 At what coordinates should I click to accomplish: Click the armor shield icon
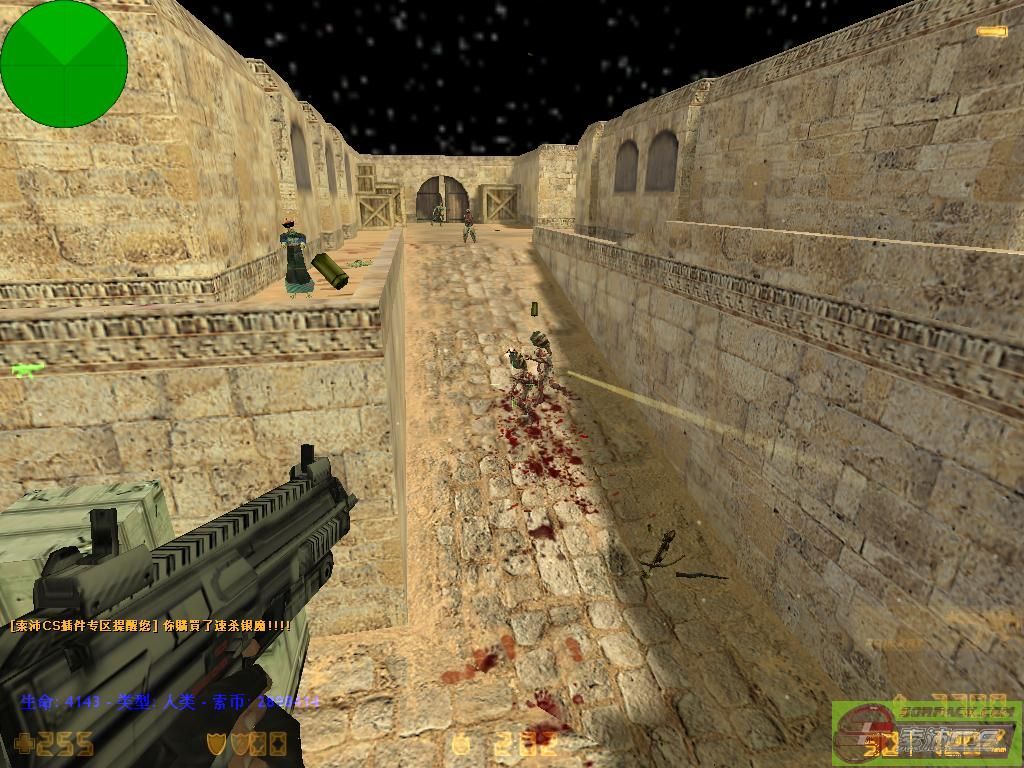[216, 743]
